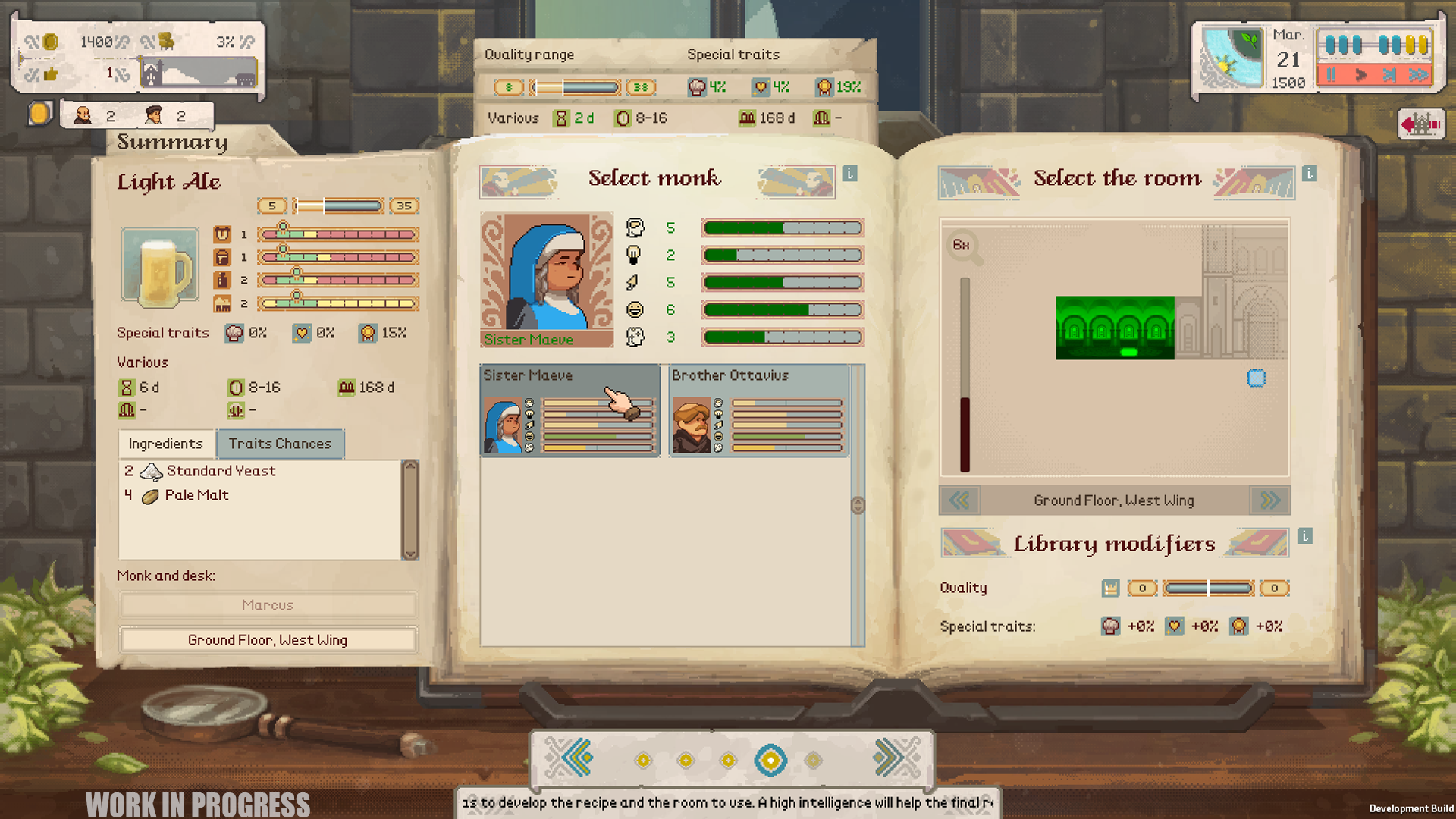Select the previous room with left chevron
This screenshot has height=819, width=1456.
click(959, 500)
